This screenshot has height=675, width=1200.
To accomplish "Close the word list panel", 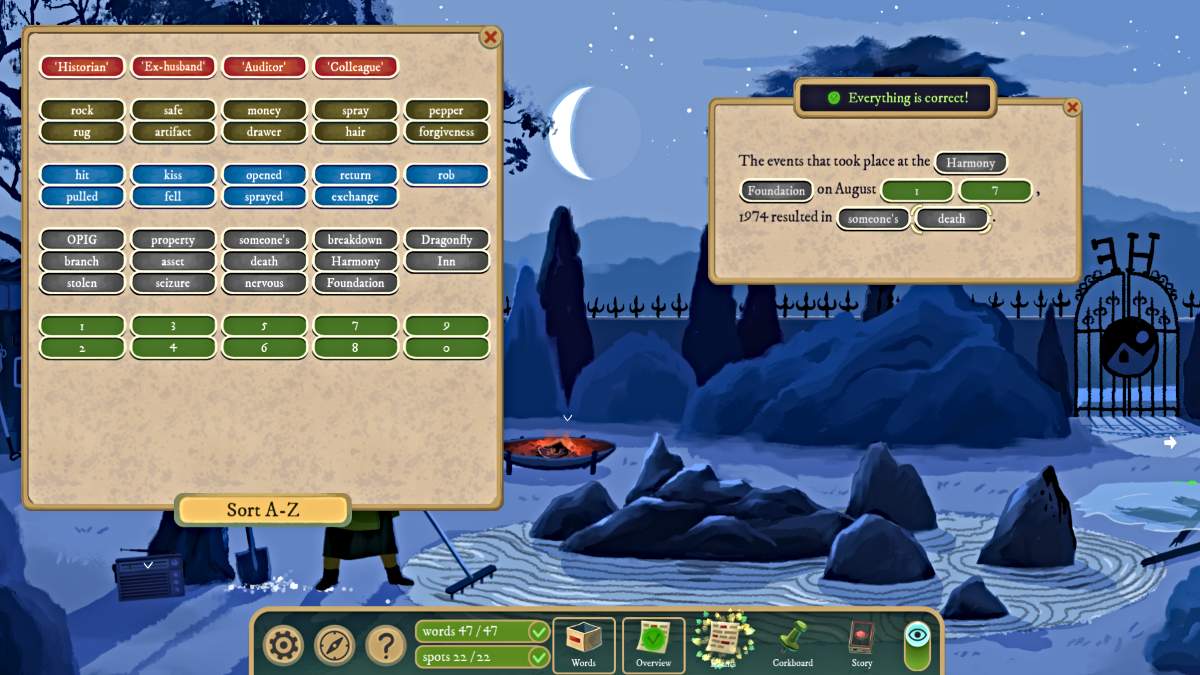I will coord(490,37).
